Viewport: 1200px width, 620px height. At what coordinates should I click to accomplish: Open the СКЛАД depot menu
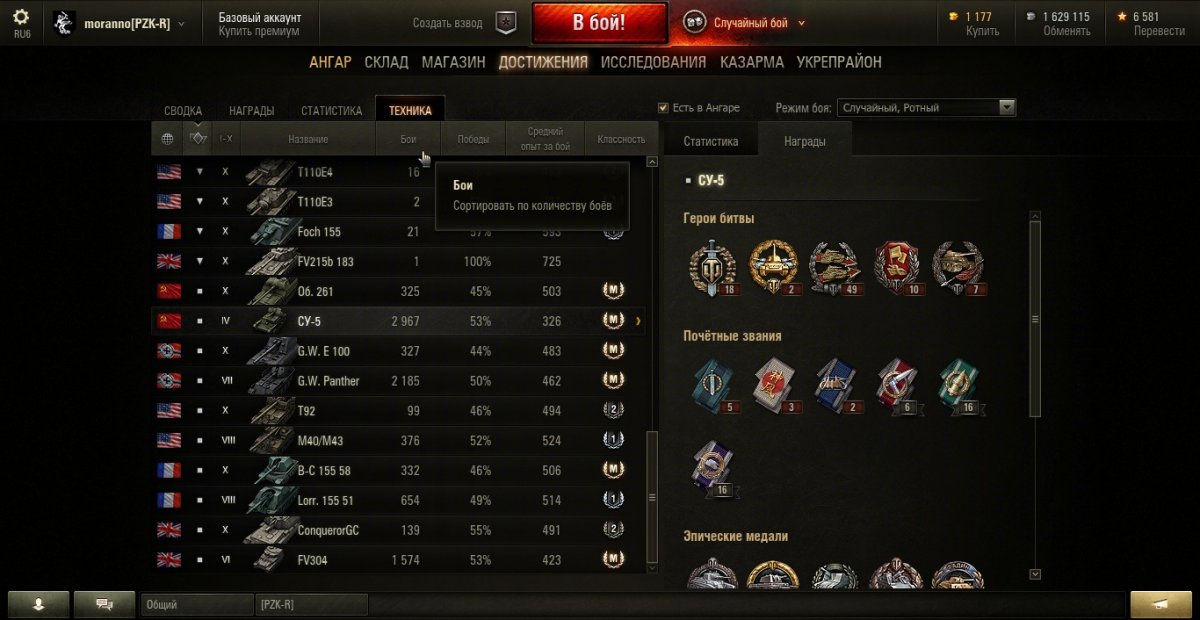click(x=386, y=62)
